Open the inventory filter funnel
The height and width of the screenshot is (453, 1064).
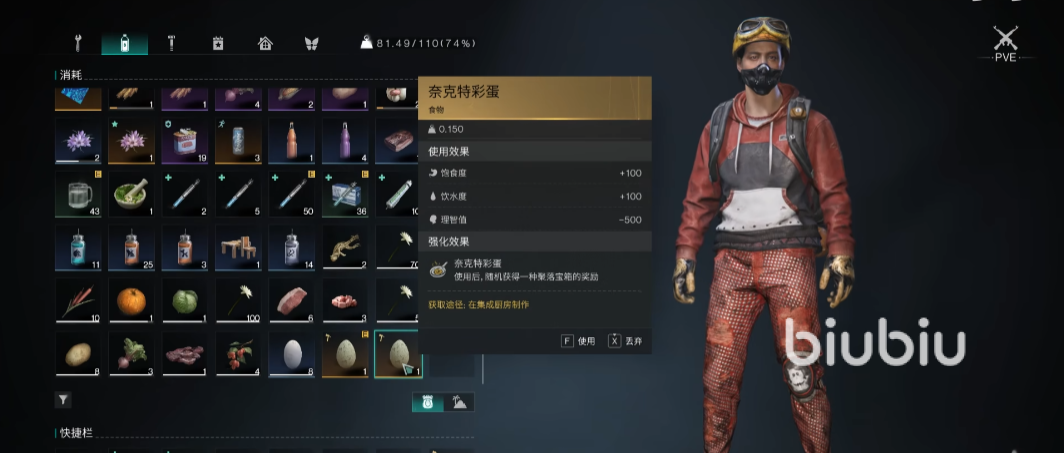[63, 399]
